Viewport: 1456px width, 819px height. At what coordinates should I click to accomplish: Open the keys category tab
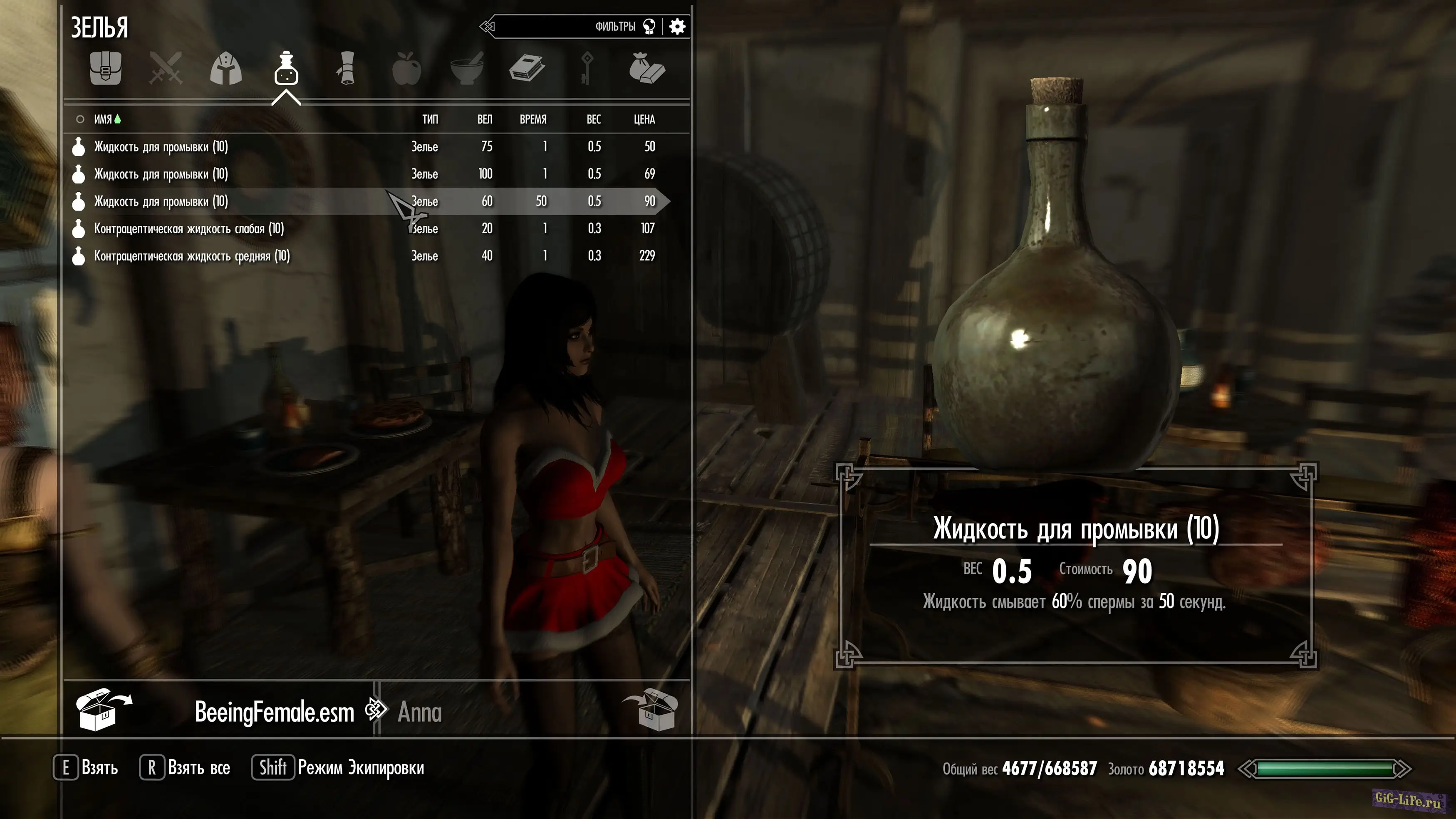coord(587,69)
